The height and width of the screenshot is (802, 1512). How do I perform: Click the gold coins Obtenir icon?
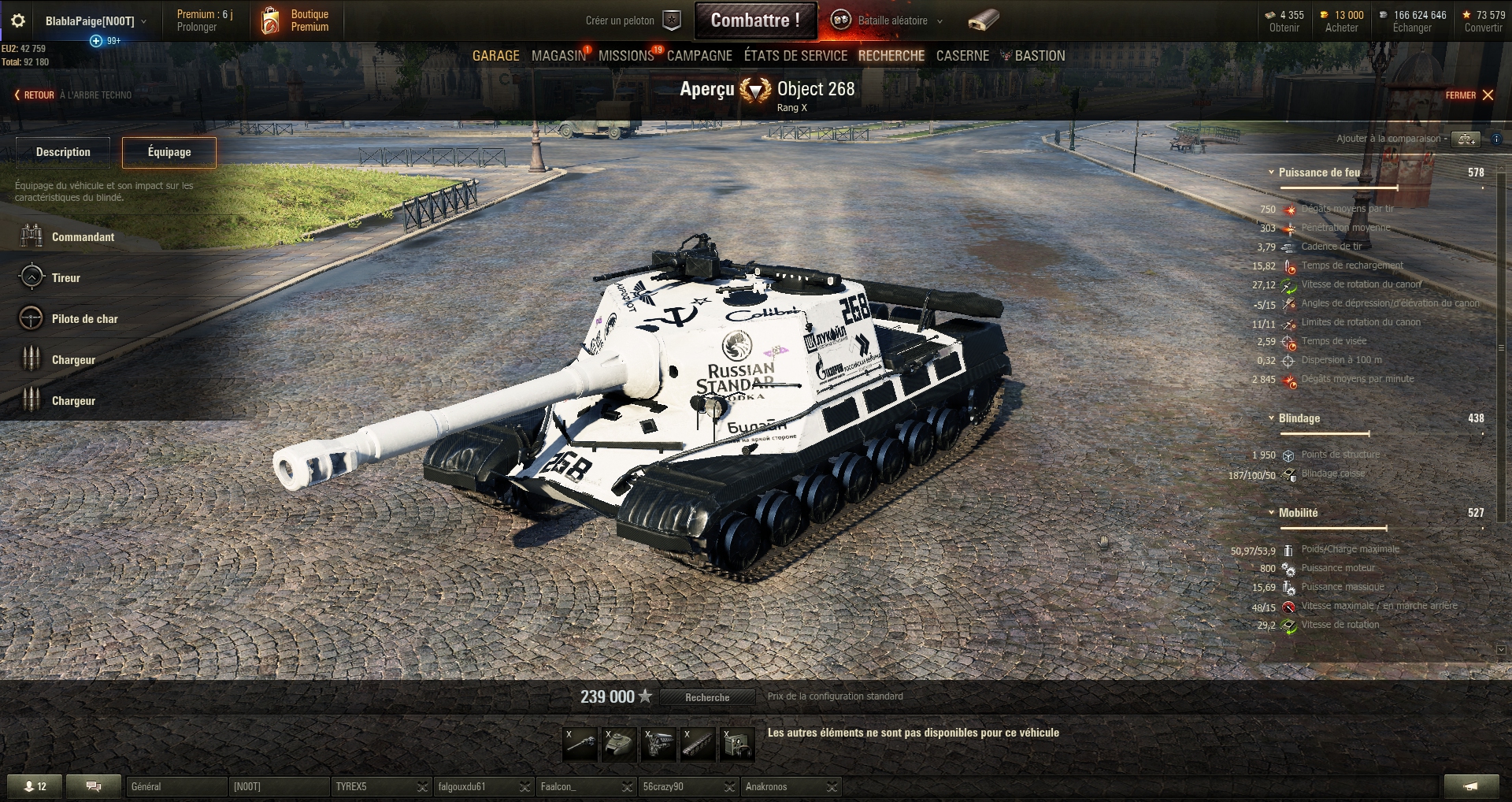[1270, 13]
